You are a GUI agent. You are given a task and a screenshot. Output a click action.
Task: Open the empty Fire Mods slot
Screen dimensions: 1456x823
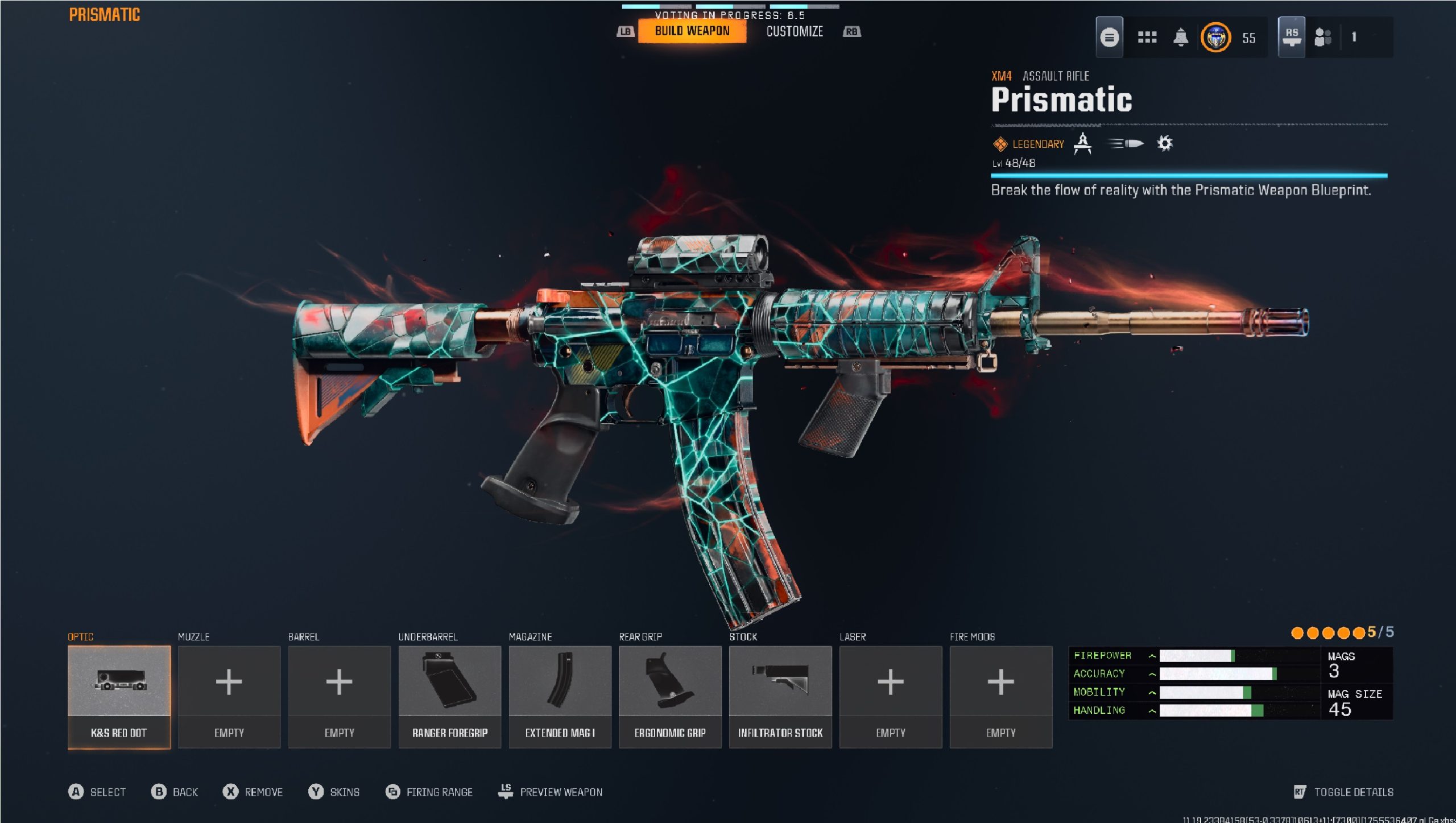(1001, 696)
